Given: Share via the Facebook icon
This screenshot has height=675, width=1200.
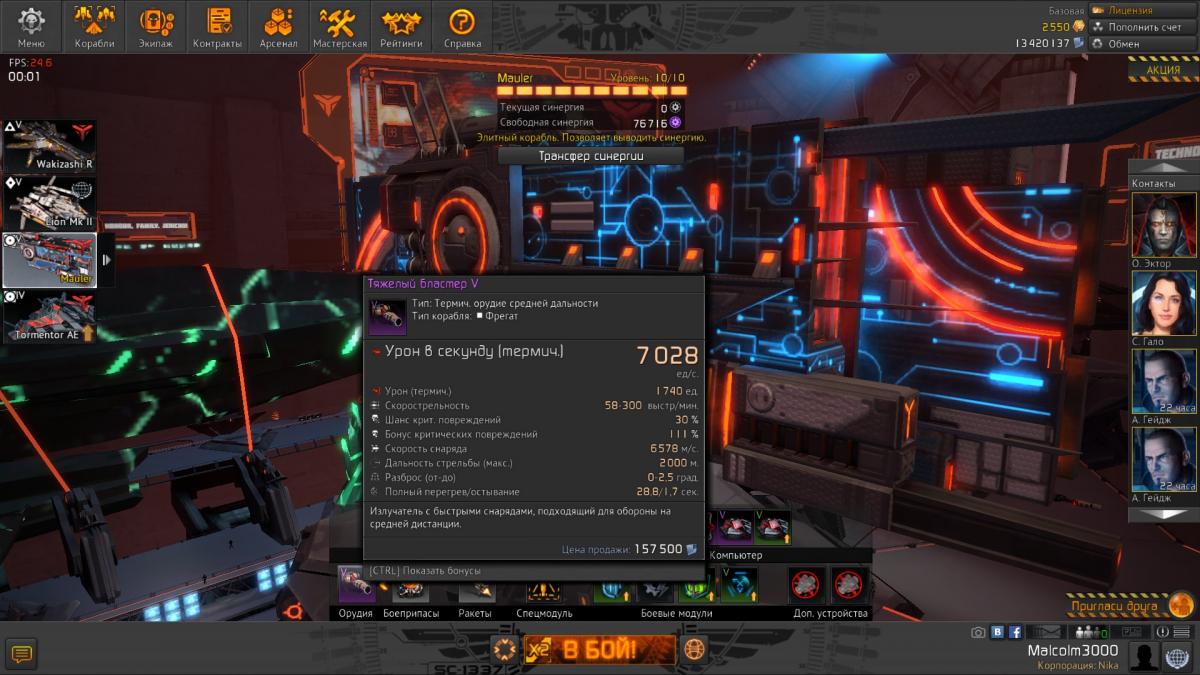Looking at the screenshot, I should coord(1015,632).
